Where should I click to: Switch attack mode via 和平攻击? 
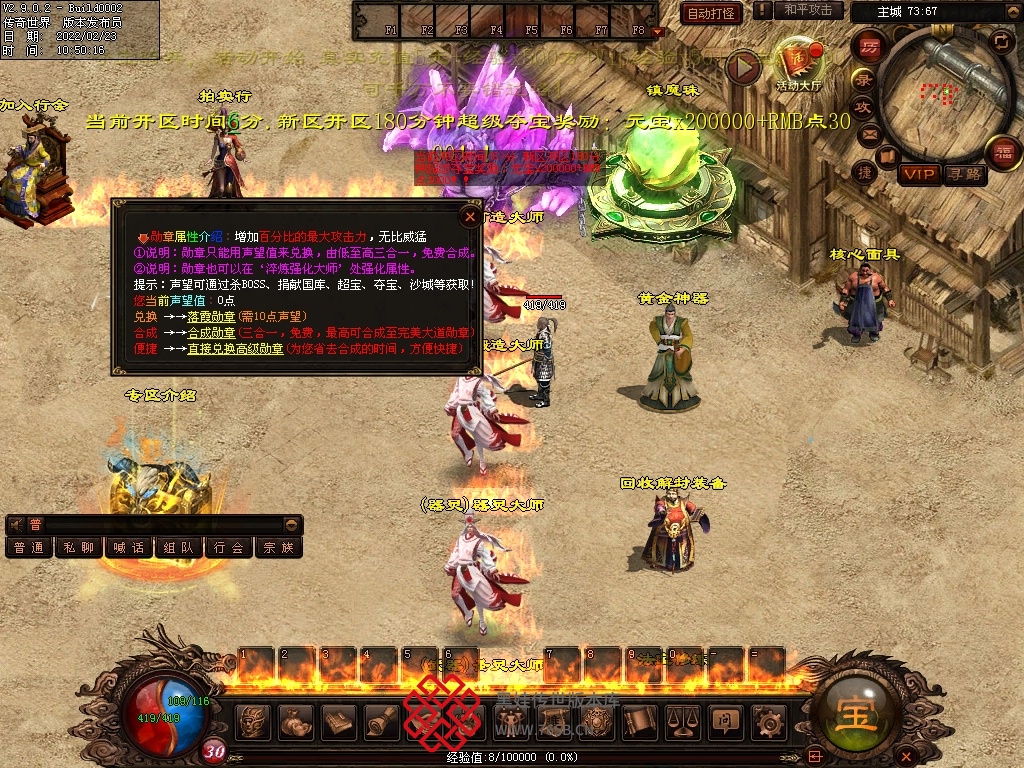(x=808, y=10)
